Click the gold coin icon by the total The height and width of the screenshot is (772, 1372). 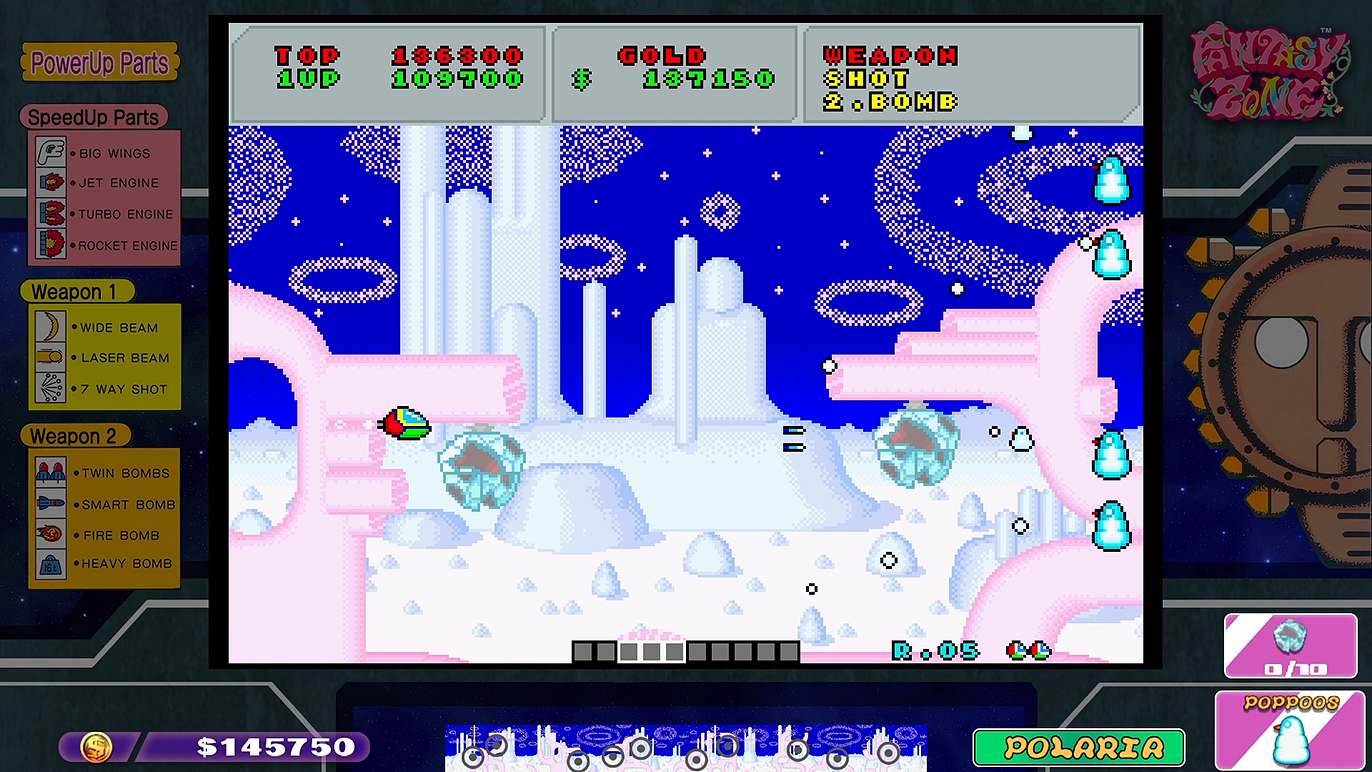point(97,747)
